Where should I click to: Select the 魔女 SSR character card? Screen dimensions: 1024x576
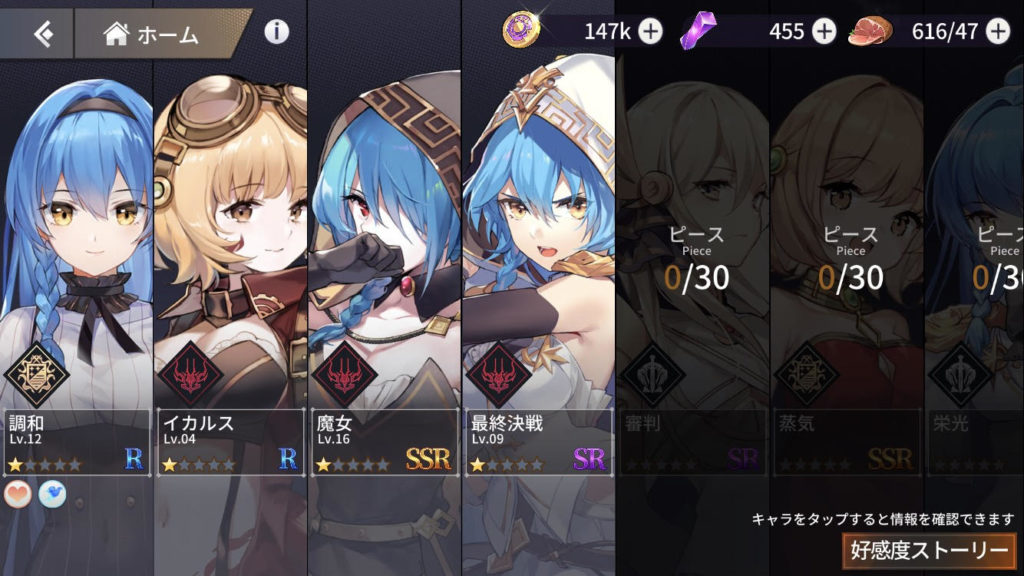tap(385, 280)
